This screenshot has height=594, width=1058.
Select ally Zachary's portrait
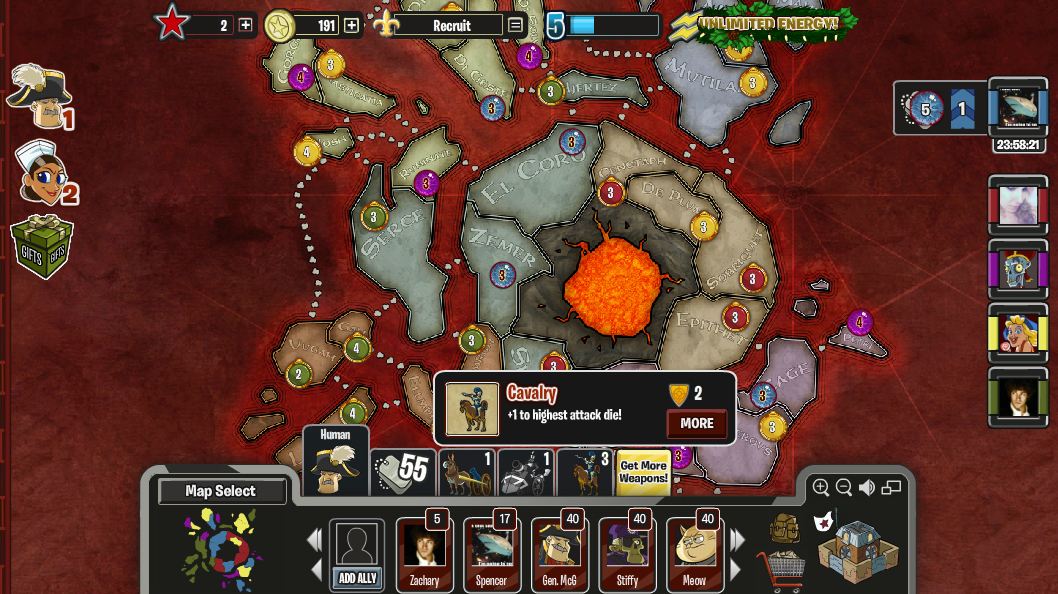(424, 553)
